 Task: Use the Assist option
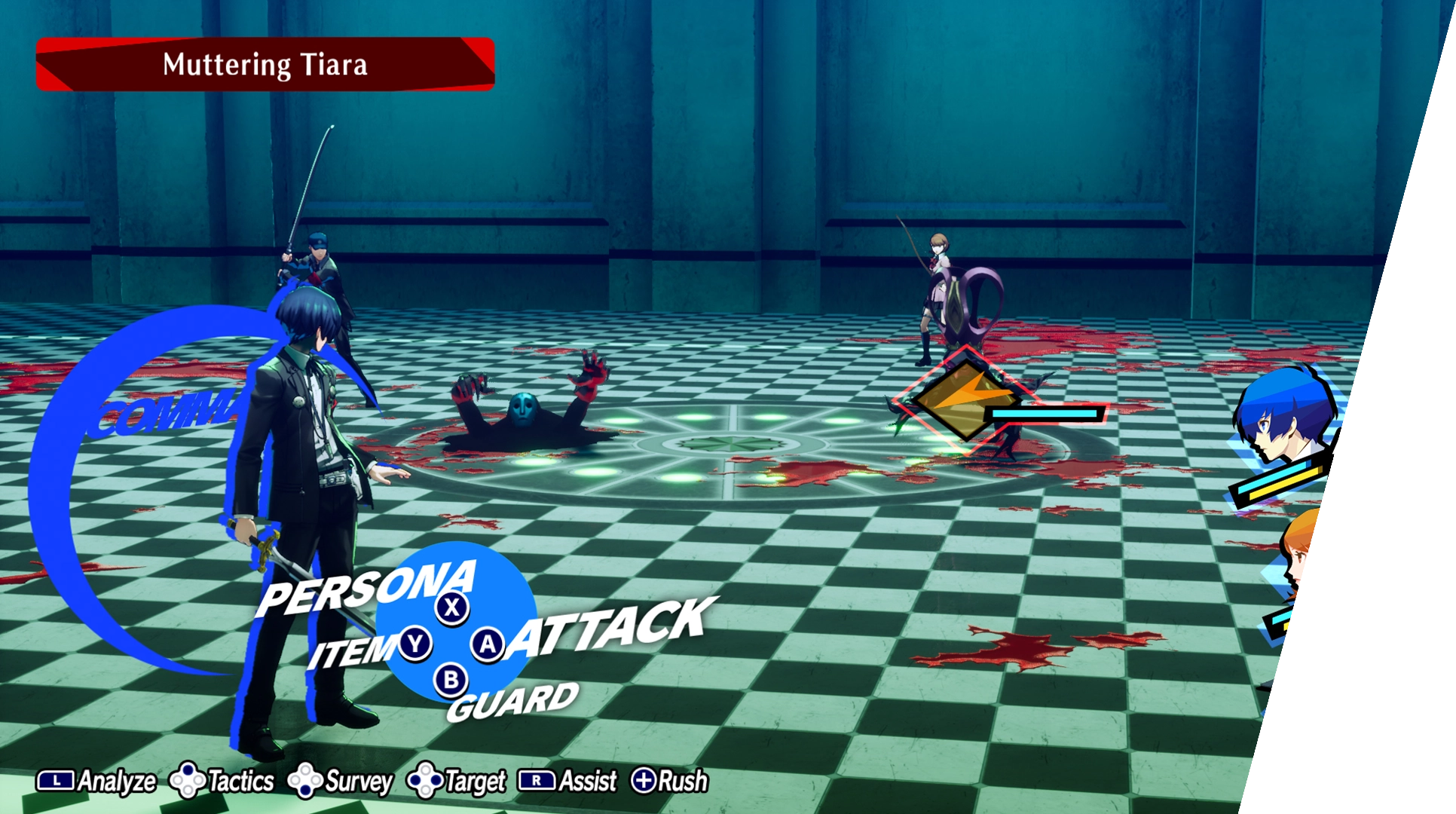(567, 782)
